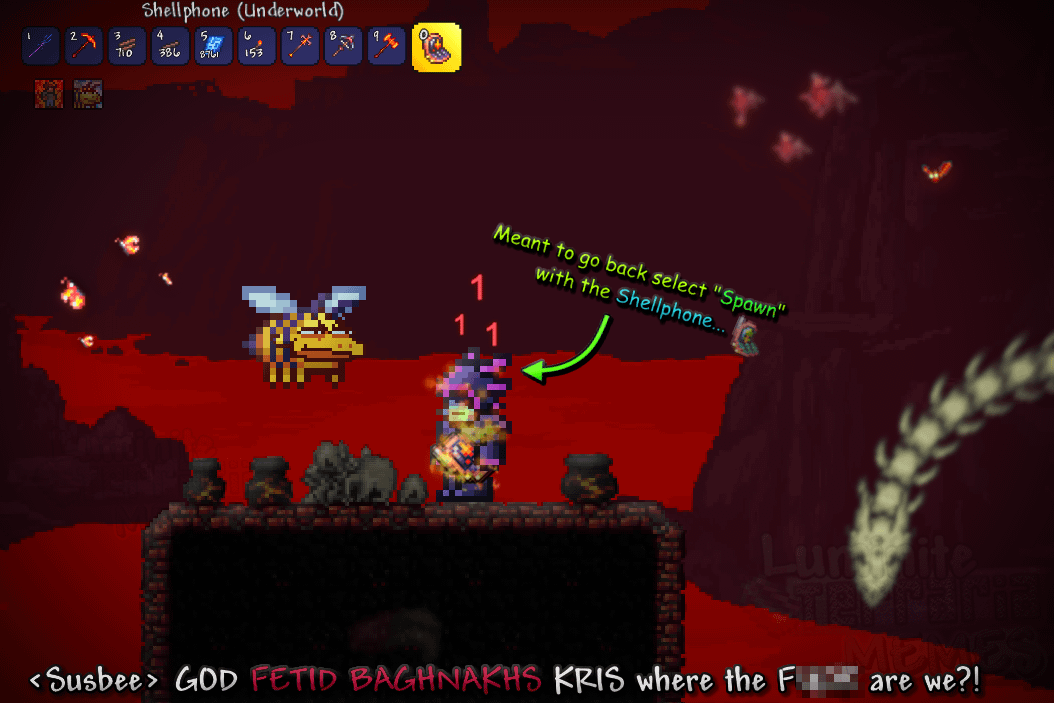Screen dimensions: 1054x703
Task: Select the highlighted Shellphone slot
Action: coord(436,46)
